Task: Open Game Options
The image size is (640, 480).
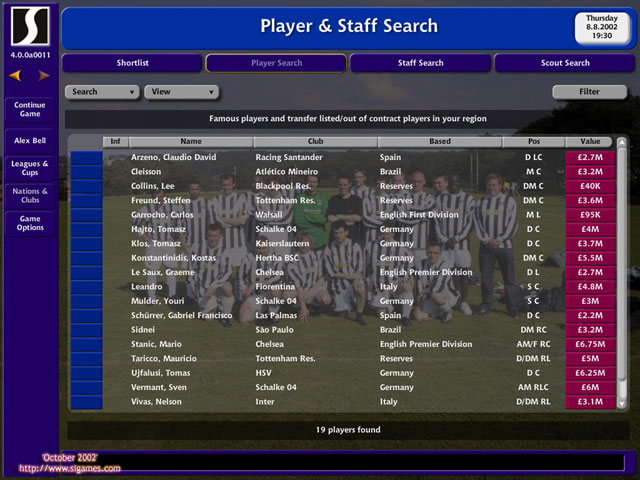Action: pyautogui.click(x=30, y=223)
